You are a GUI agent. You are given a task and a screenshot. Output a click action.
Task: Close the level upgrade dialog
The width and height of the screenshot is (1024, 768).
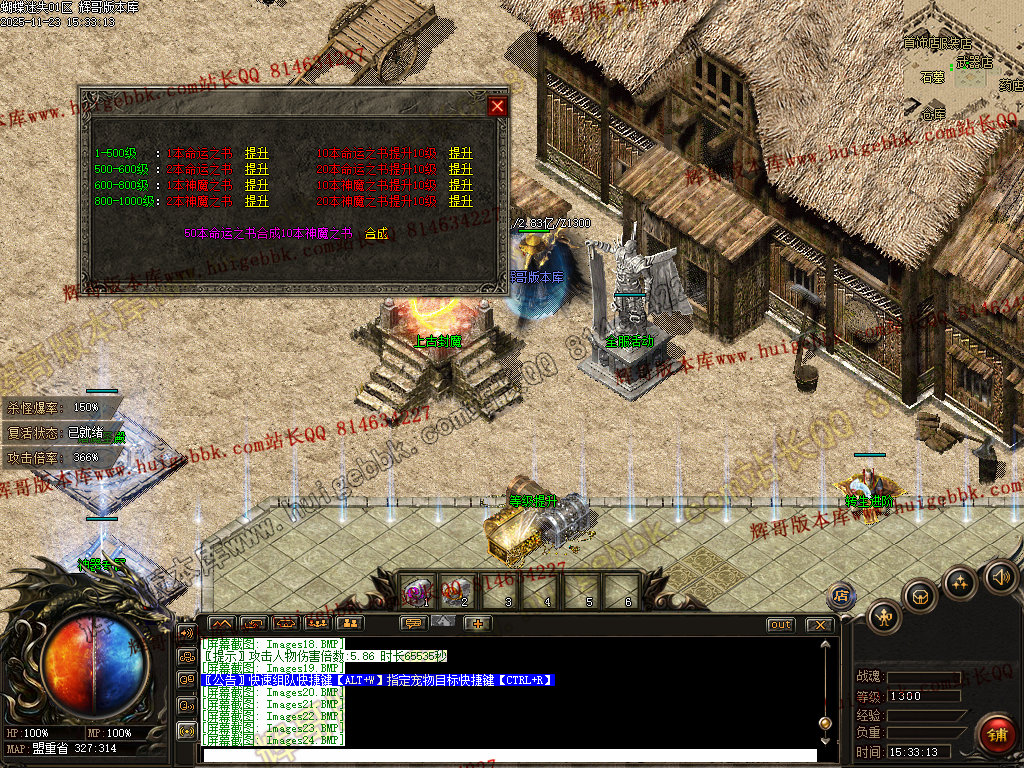[x=497, y=106]
